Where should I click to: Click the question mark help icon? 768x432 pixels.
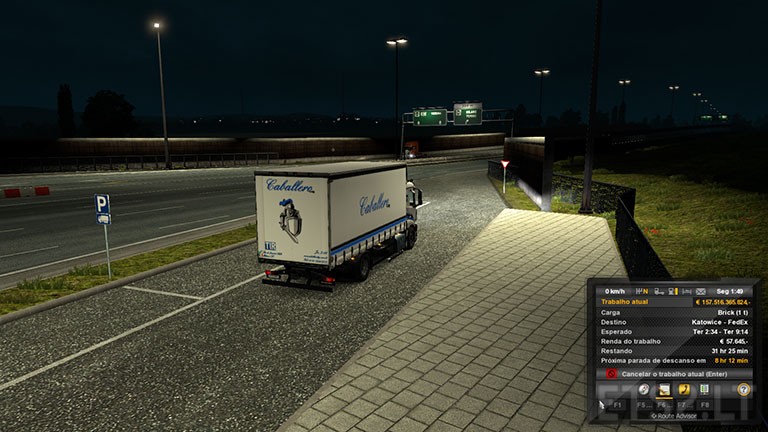(743, 389)
